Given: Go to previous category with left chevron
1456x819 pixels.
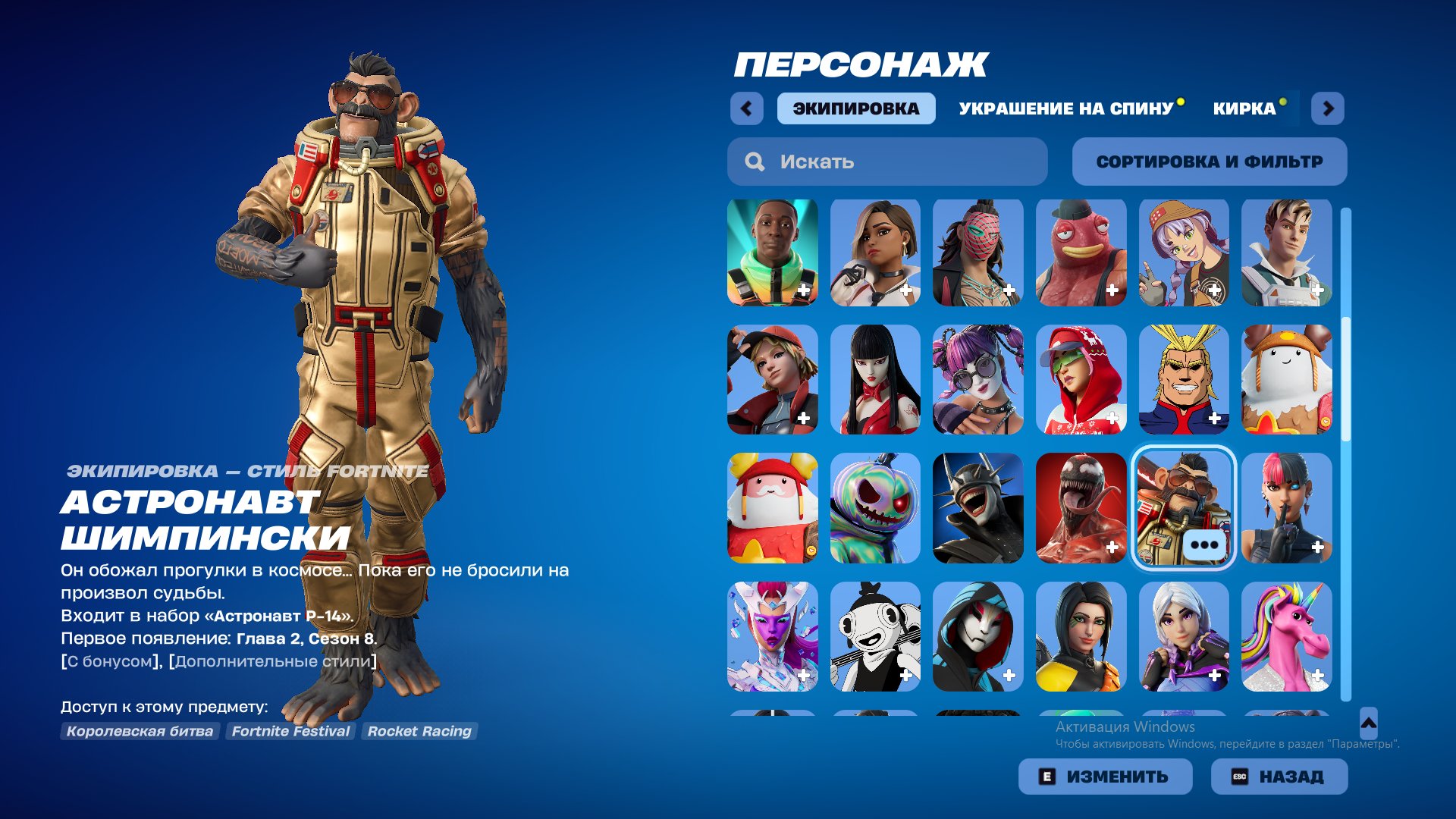Looking at the screenshot, I should click(x=747, y=108).
